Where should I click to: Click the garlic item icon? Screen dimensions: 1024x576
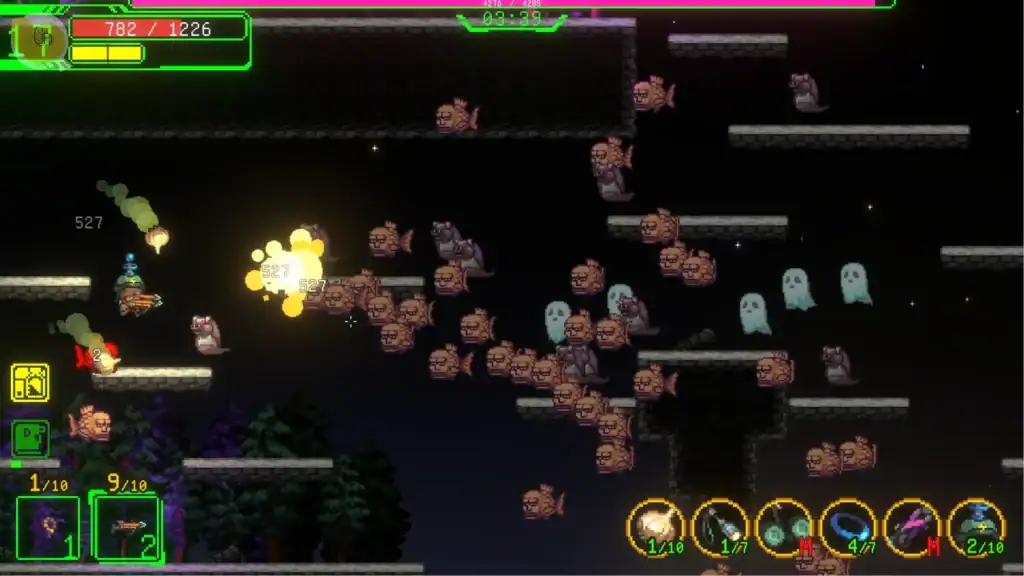point(657,527)
